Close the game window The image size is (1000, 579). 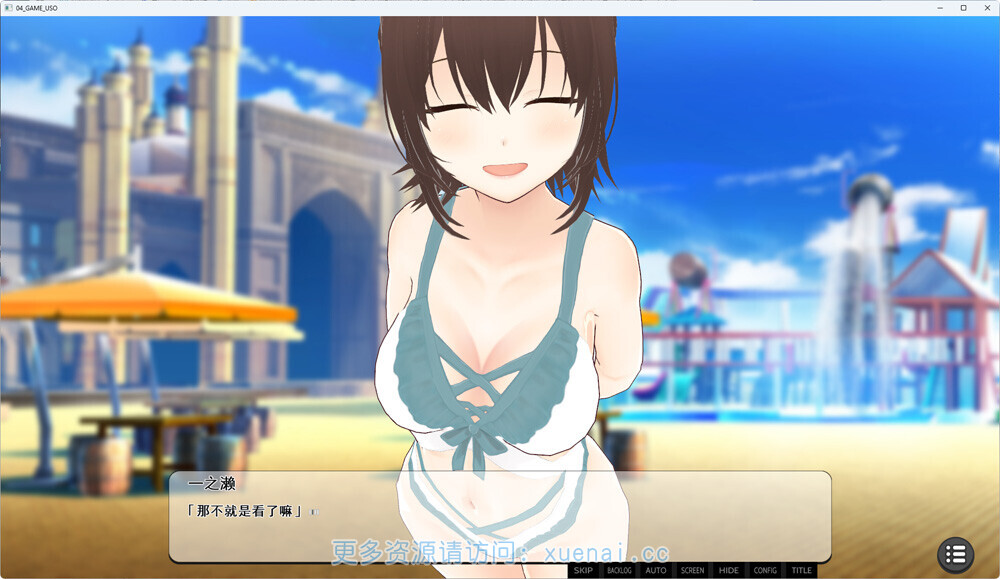[x=985, y=7]
